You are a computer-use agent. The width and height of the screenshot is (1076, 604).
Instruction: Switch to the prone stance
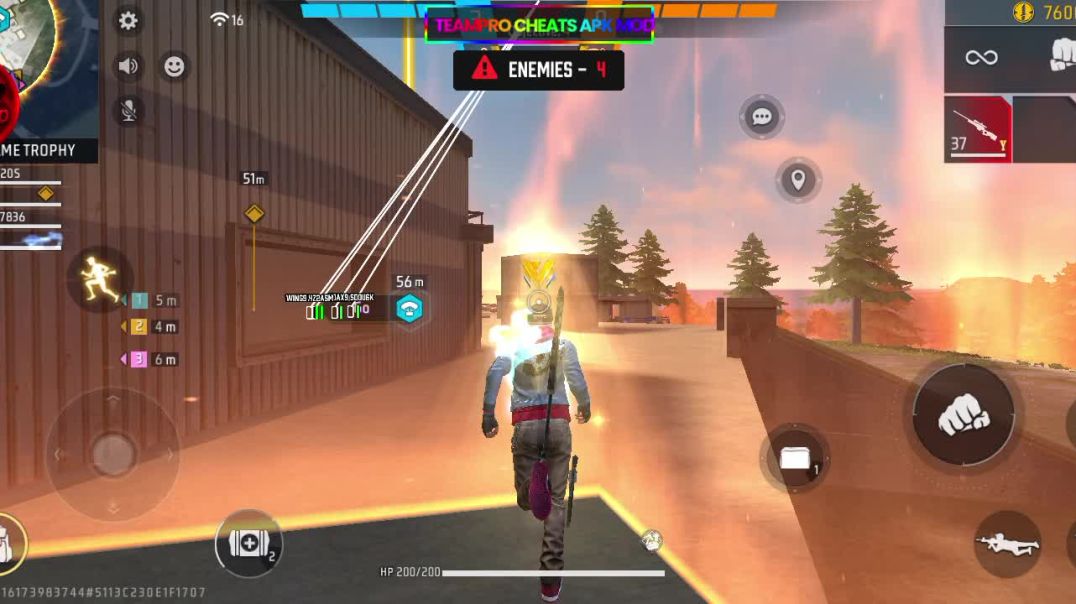pos(1007,544)
